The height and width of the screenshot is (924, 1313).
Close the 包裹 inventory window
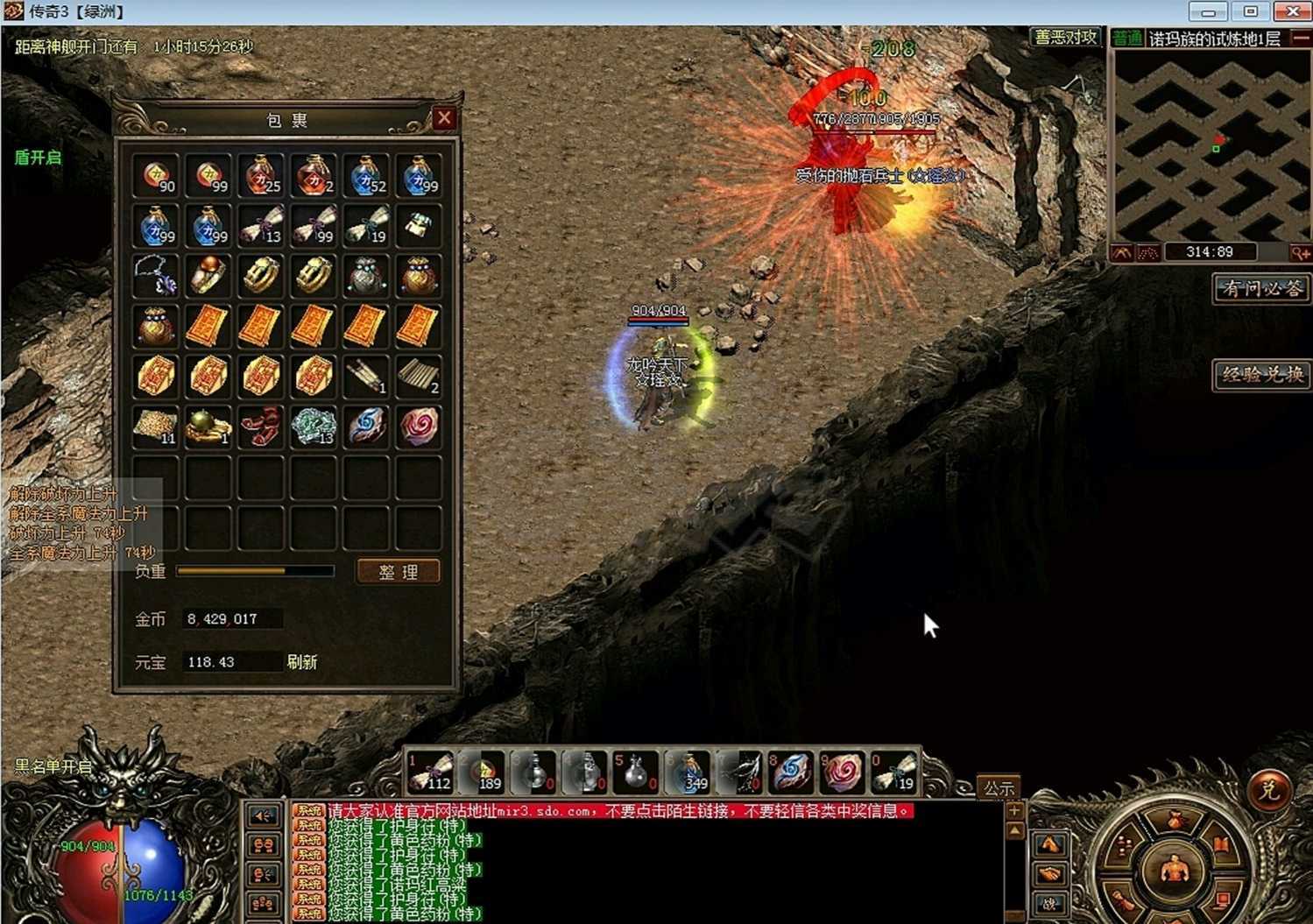tap(444, 118)
